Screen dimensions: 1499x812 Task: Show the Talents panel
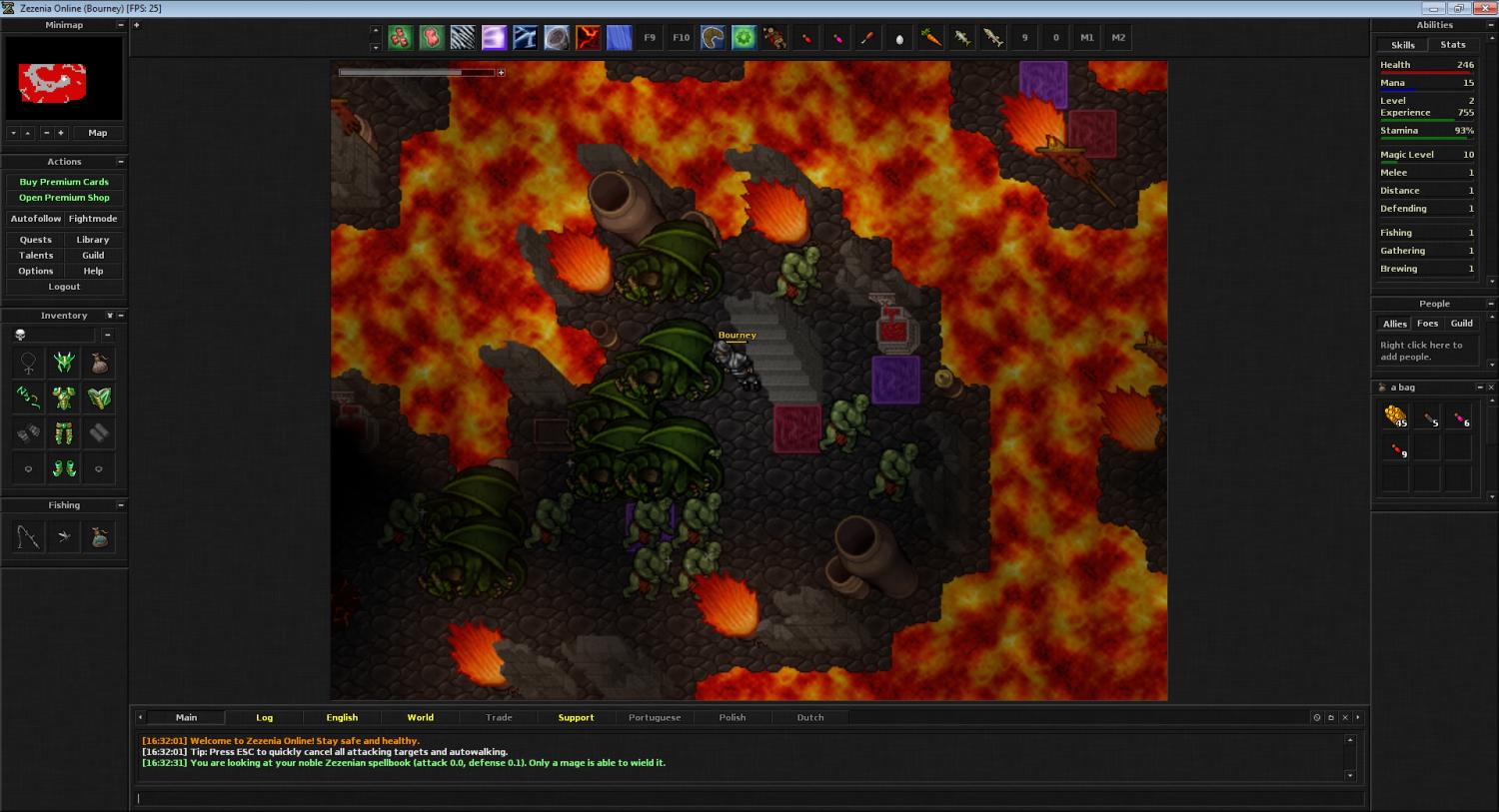[x=36, y=256]
